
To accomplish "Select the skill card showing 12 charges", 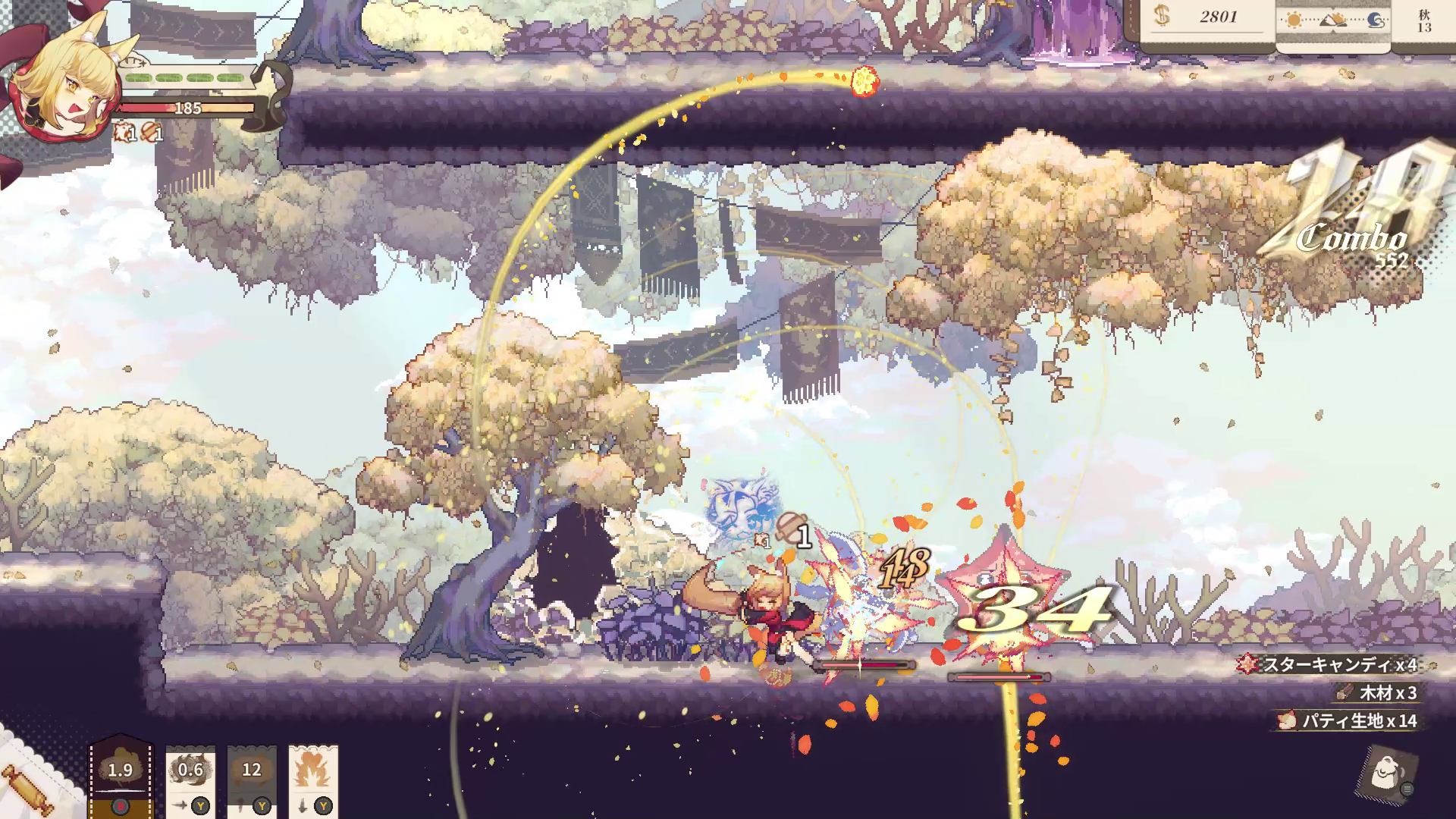I will coord(253,770).
